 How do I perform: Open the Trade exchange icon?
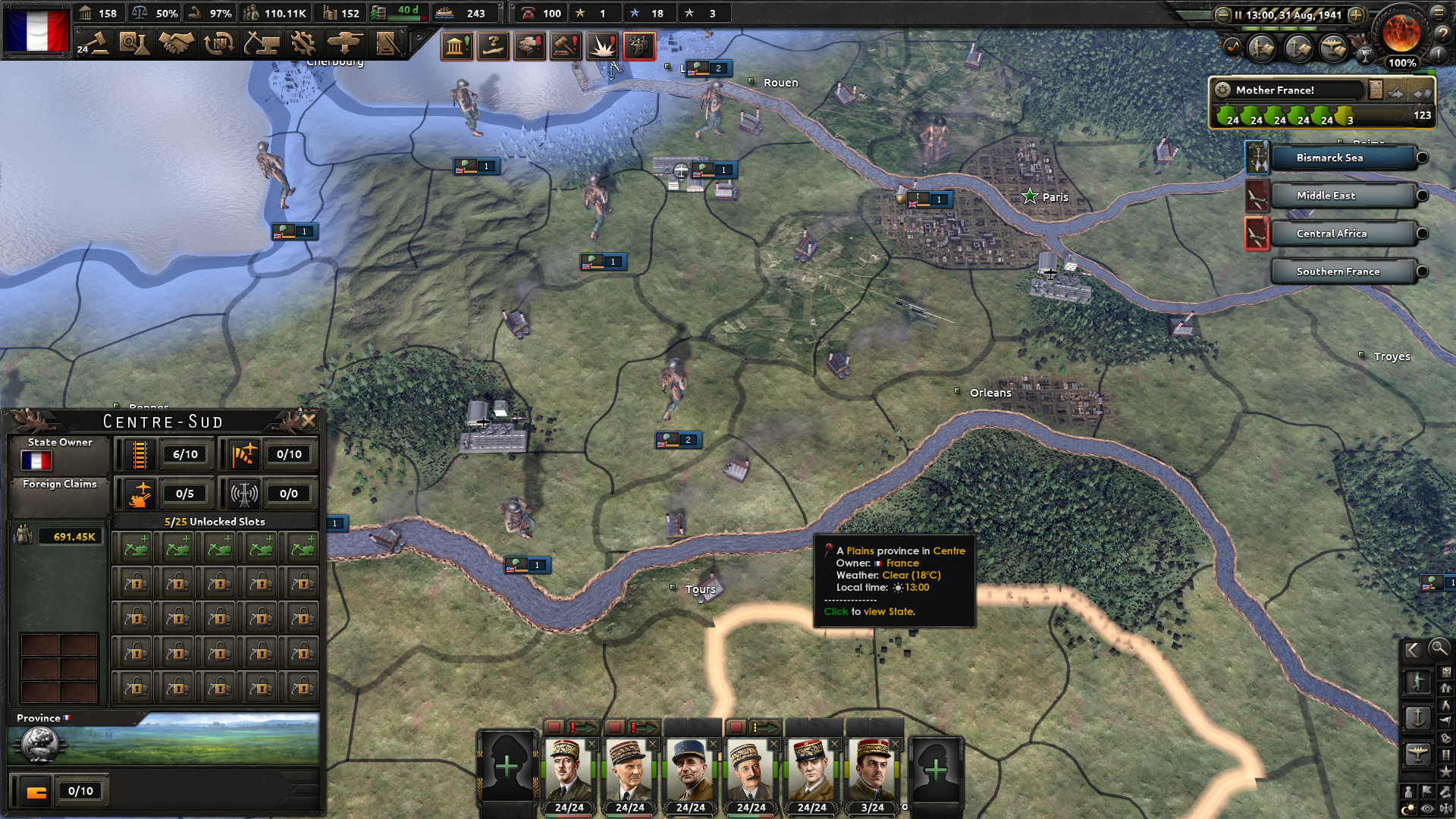[216, 43]
